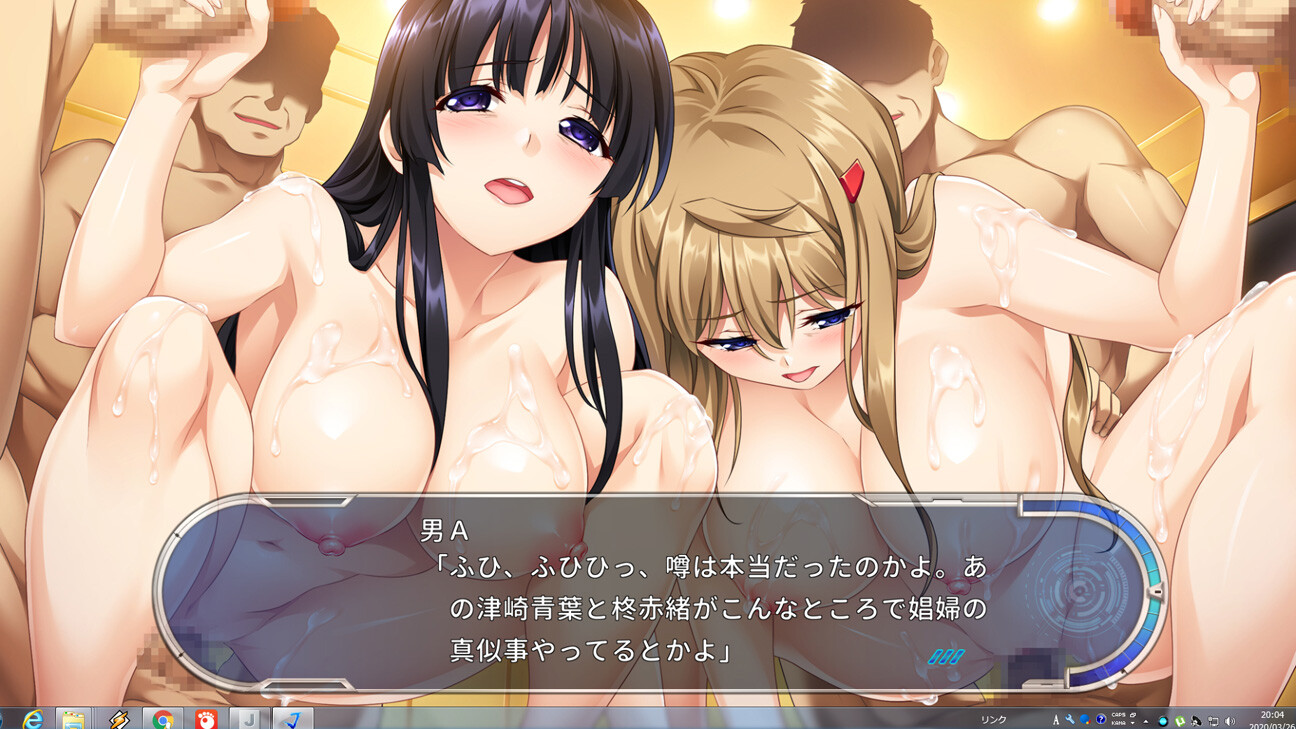This screenshot has width=1296, height=729.
Task: Open the IME wrench tools icon
Action: (x=1070, y=719)
